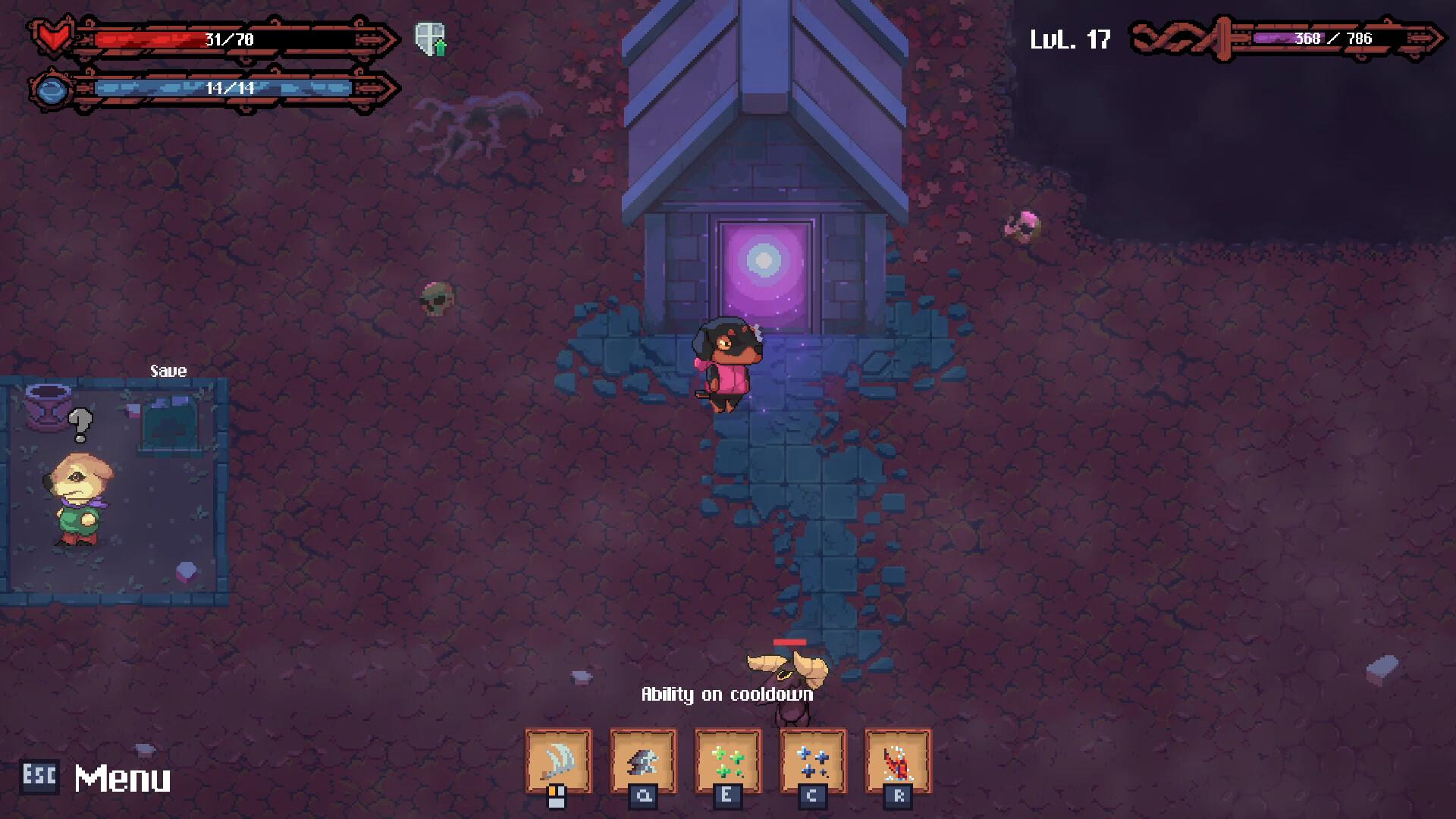The width and height of the screenshot is (1456, 819).
Task: Inspect the shield buff icon below the health bar
Action: coord(429,39)
